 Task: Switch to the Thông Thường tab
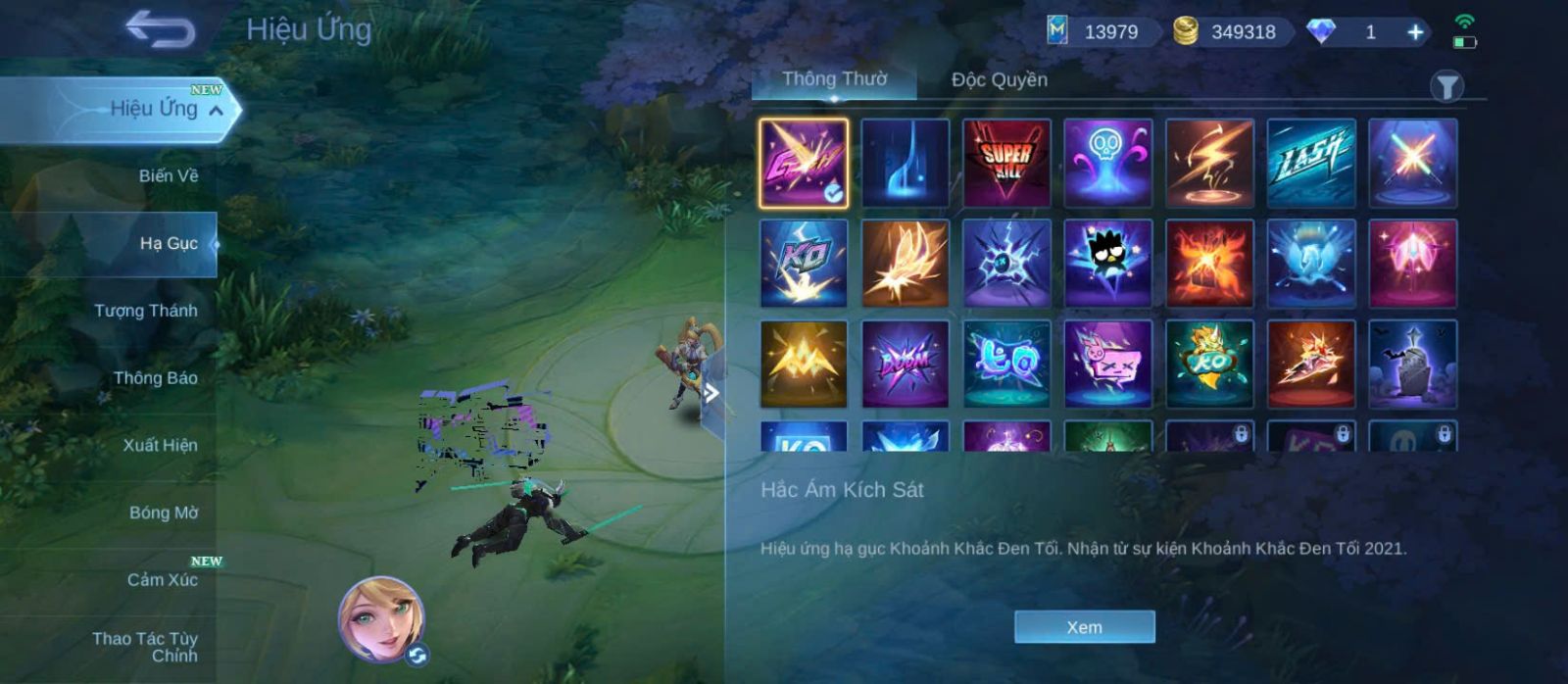[x=834, y=79]
